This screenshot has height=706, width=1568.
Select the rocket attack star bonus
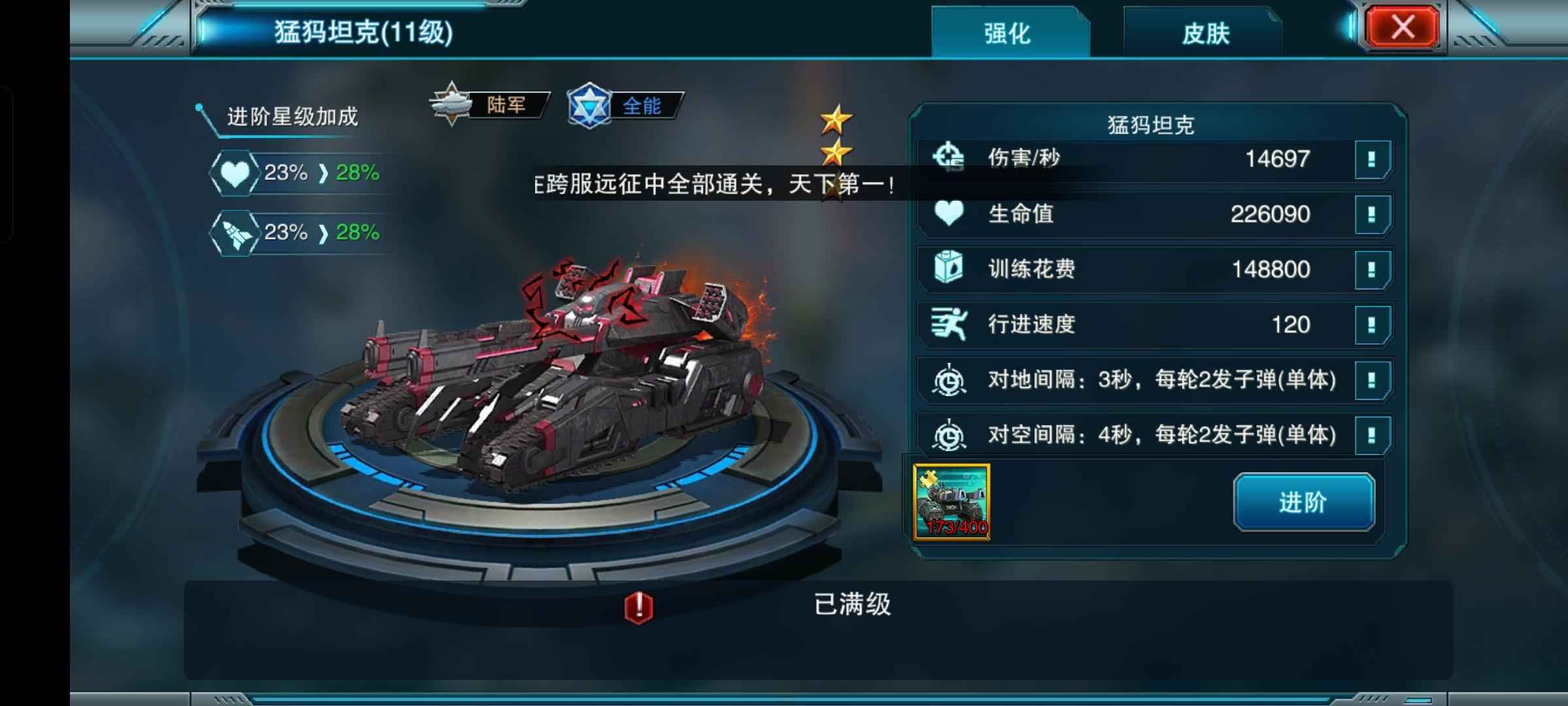(x=234, y=233)
